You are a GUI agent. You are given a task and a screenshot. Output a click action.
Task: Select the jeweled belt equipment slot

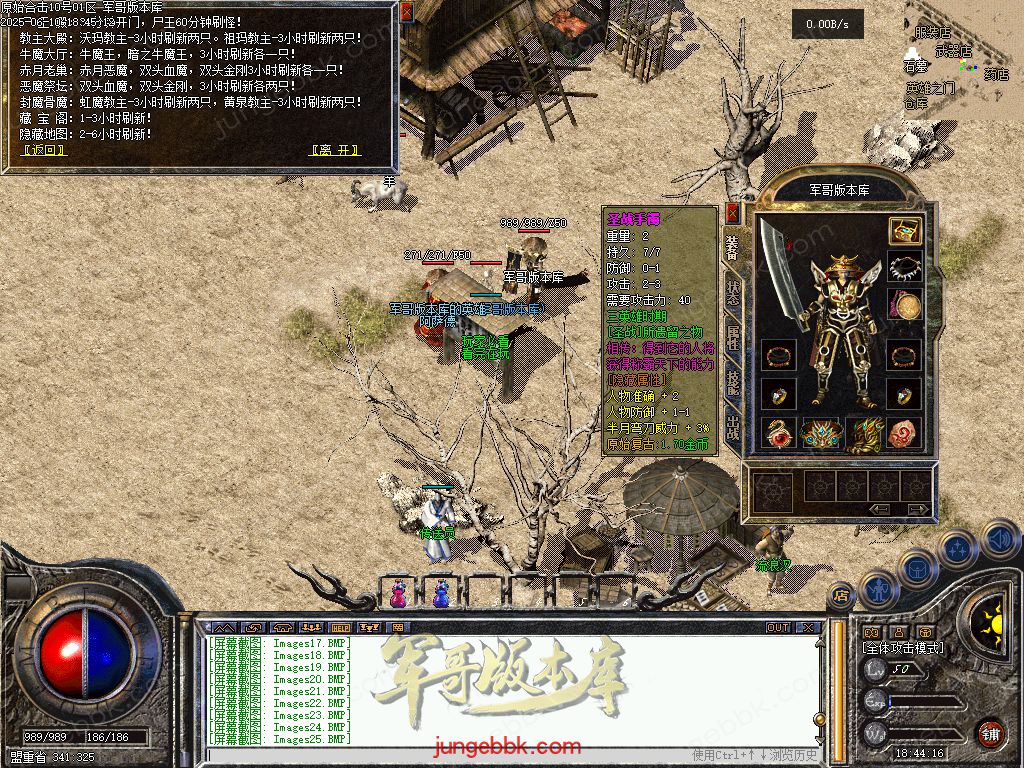pyautogui.click(x=820, y=433)
